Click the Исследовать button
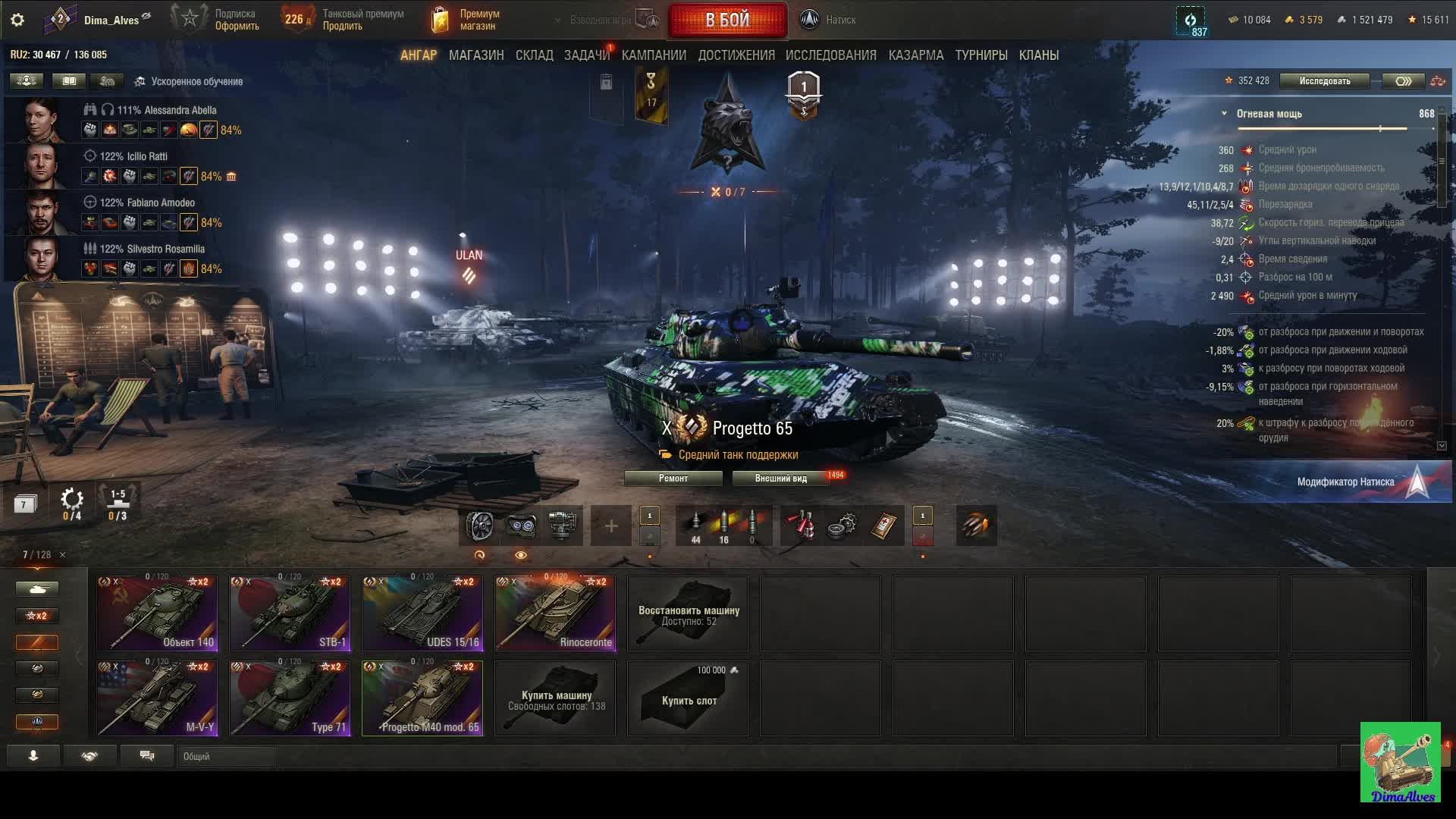The height and width of the screenshot is (819, 1456). [1324, 81]
